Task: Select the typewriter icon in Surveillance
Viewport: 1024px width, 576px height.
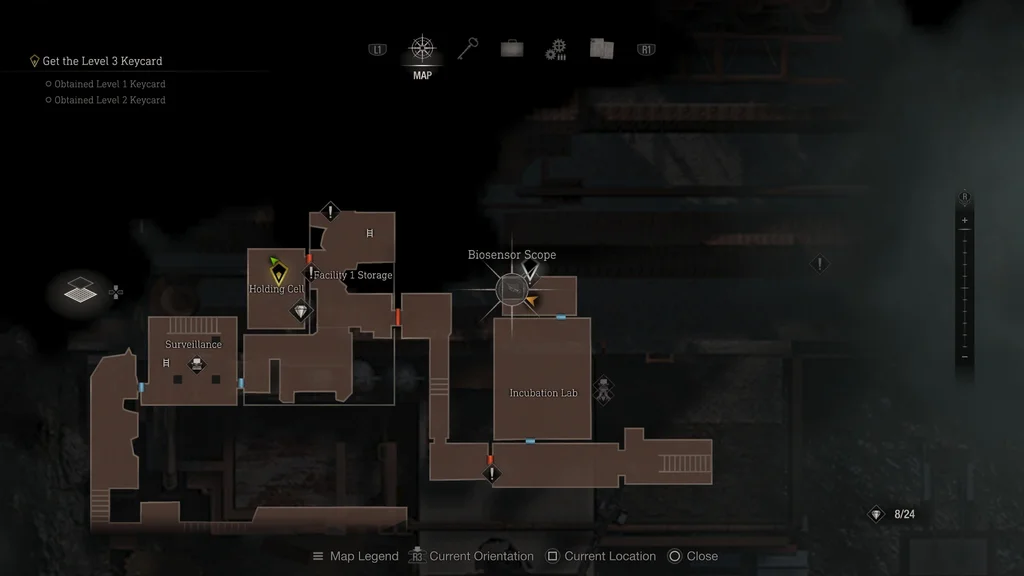Action: pyautogui.click(x=197, y=364)
